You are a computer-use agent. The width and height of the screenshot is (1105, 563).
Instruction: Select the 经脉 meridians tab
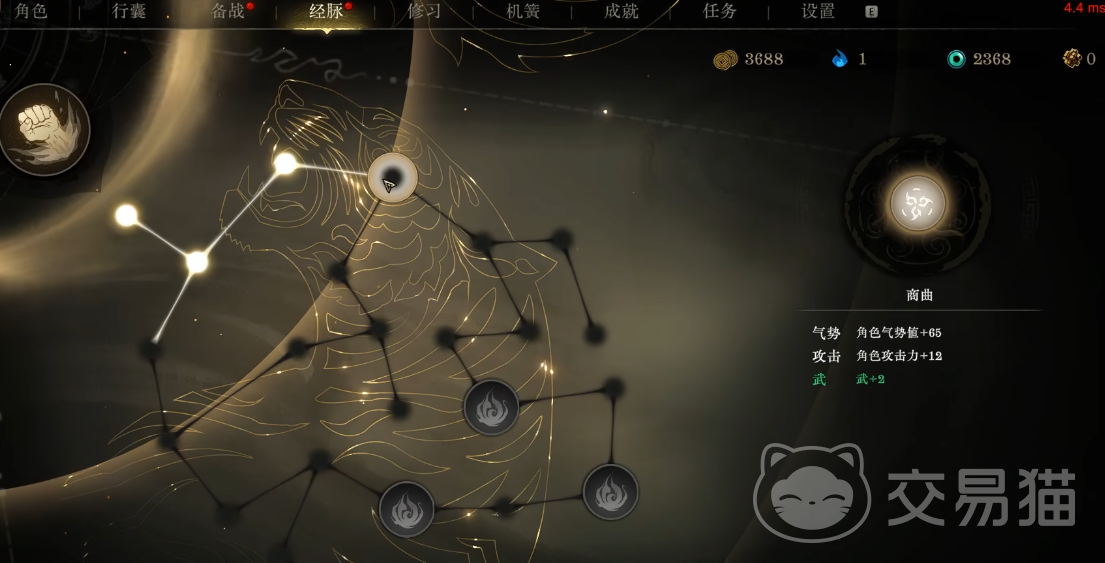326,12
